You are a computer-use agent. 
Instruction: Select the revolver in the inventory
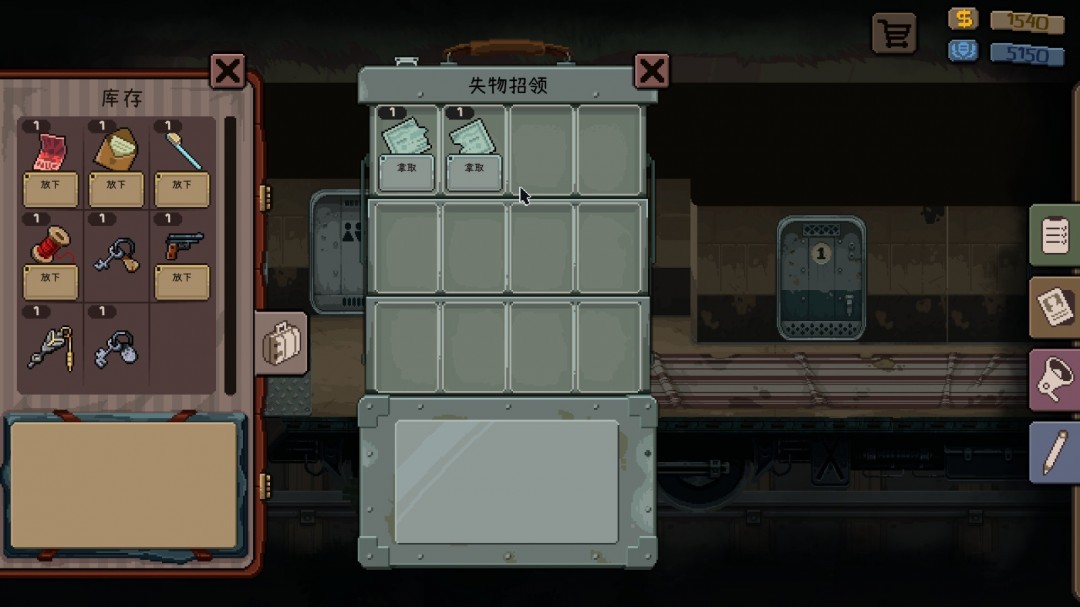tap(183, 245)
